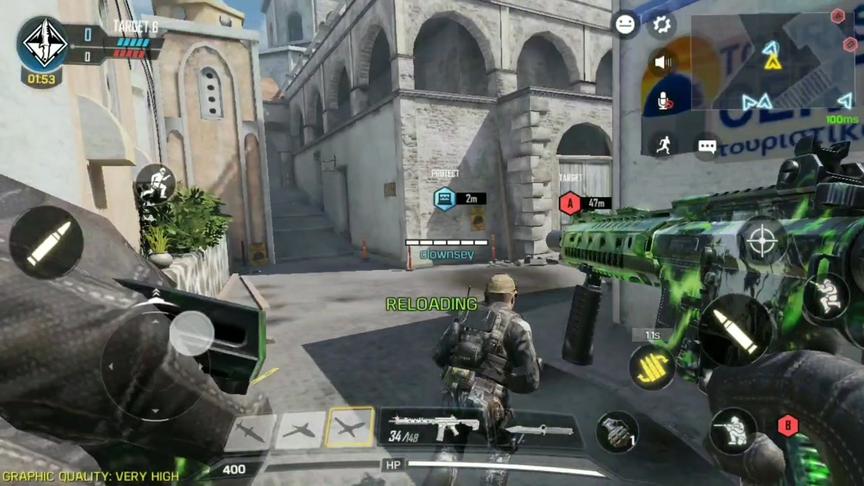Switch to the combat knife slot

(539, 430)
